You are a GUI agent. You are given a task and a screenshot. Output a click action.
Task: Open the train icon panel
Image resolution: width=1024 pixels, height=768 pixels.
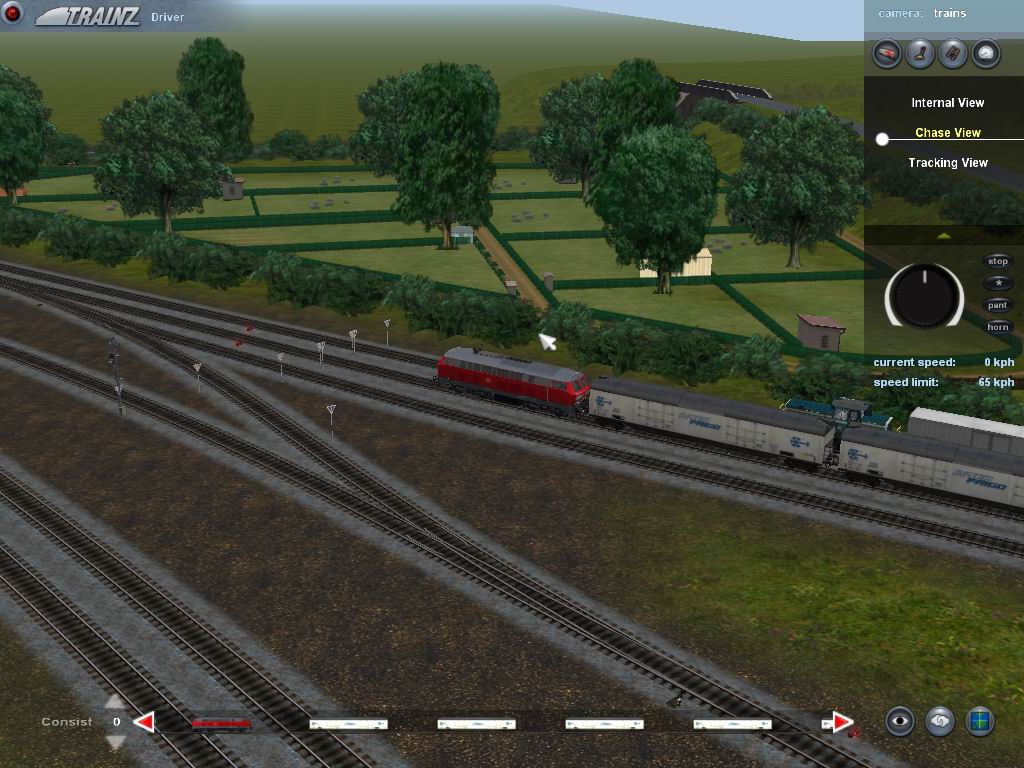pyautogui.click(x=887, y=53)
